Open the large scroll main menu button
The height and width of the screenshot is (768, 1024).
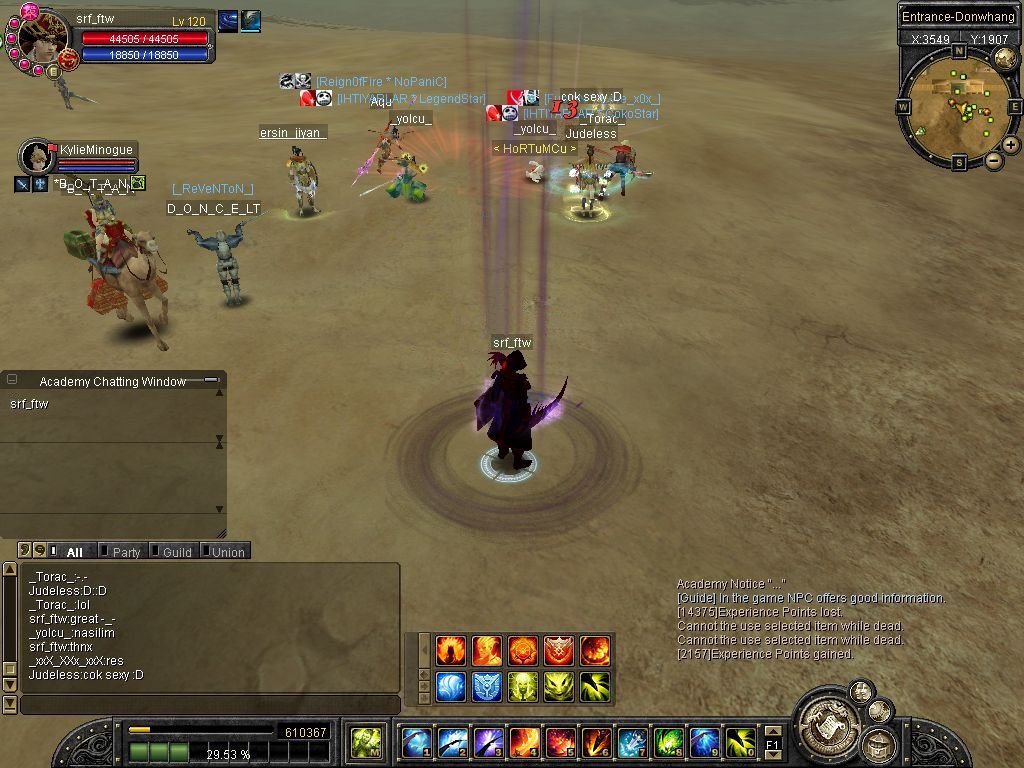(827, 719)
